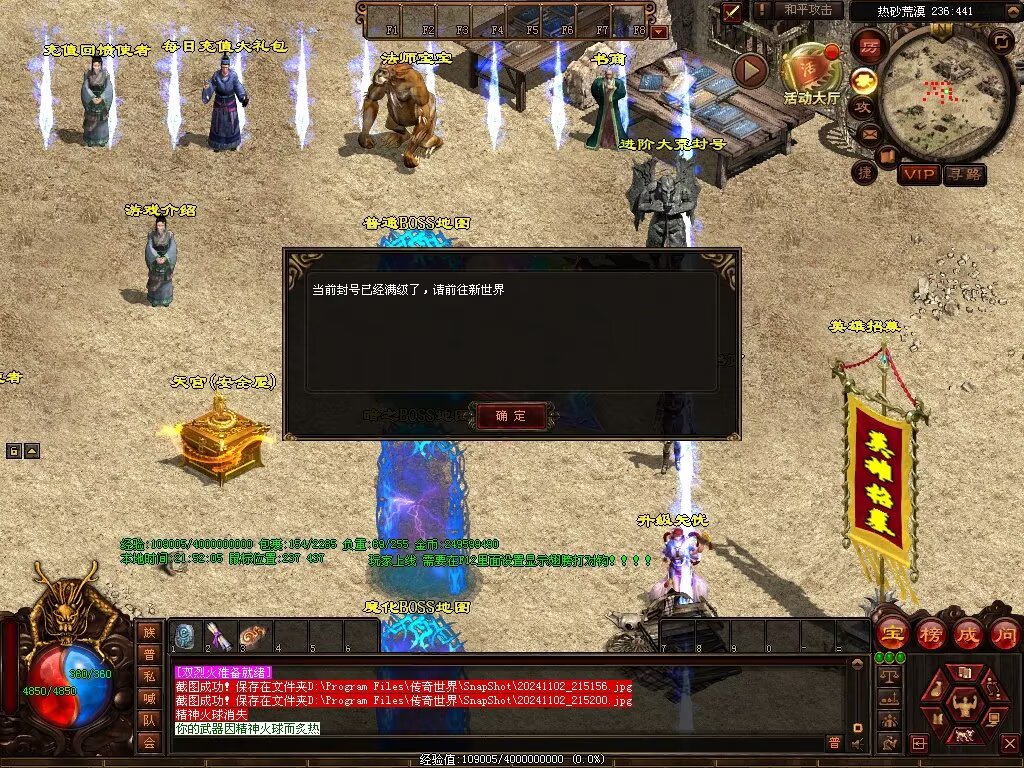Open the character panel muscular figure icon
Viewport: 1024px width, 768px height.
coord(964,704)
